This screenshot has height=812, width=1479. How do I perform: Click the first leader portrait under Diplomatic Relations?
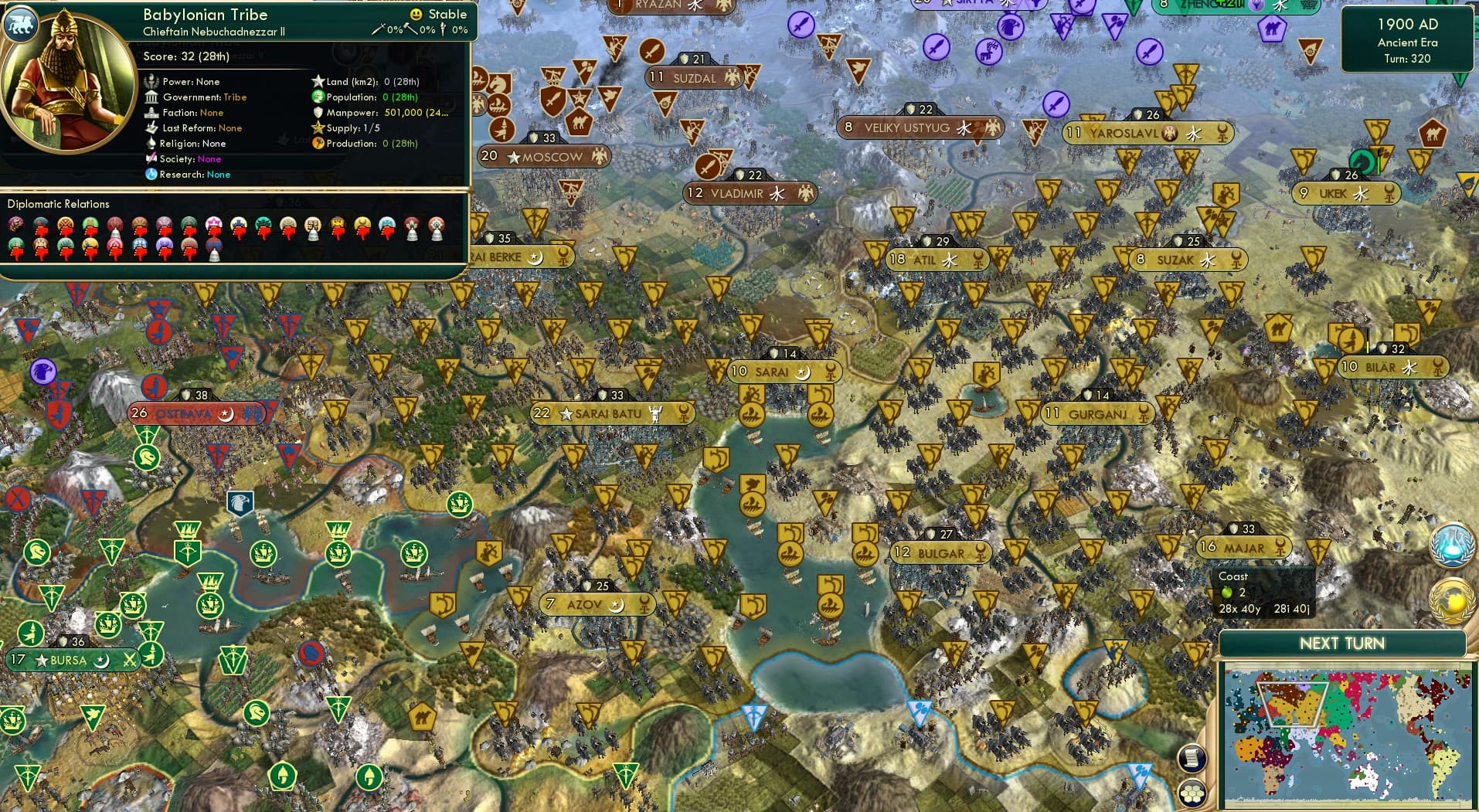pyautogui.click(x=15, y=226)
